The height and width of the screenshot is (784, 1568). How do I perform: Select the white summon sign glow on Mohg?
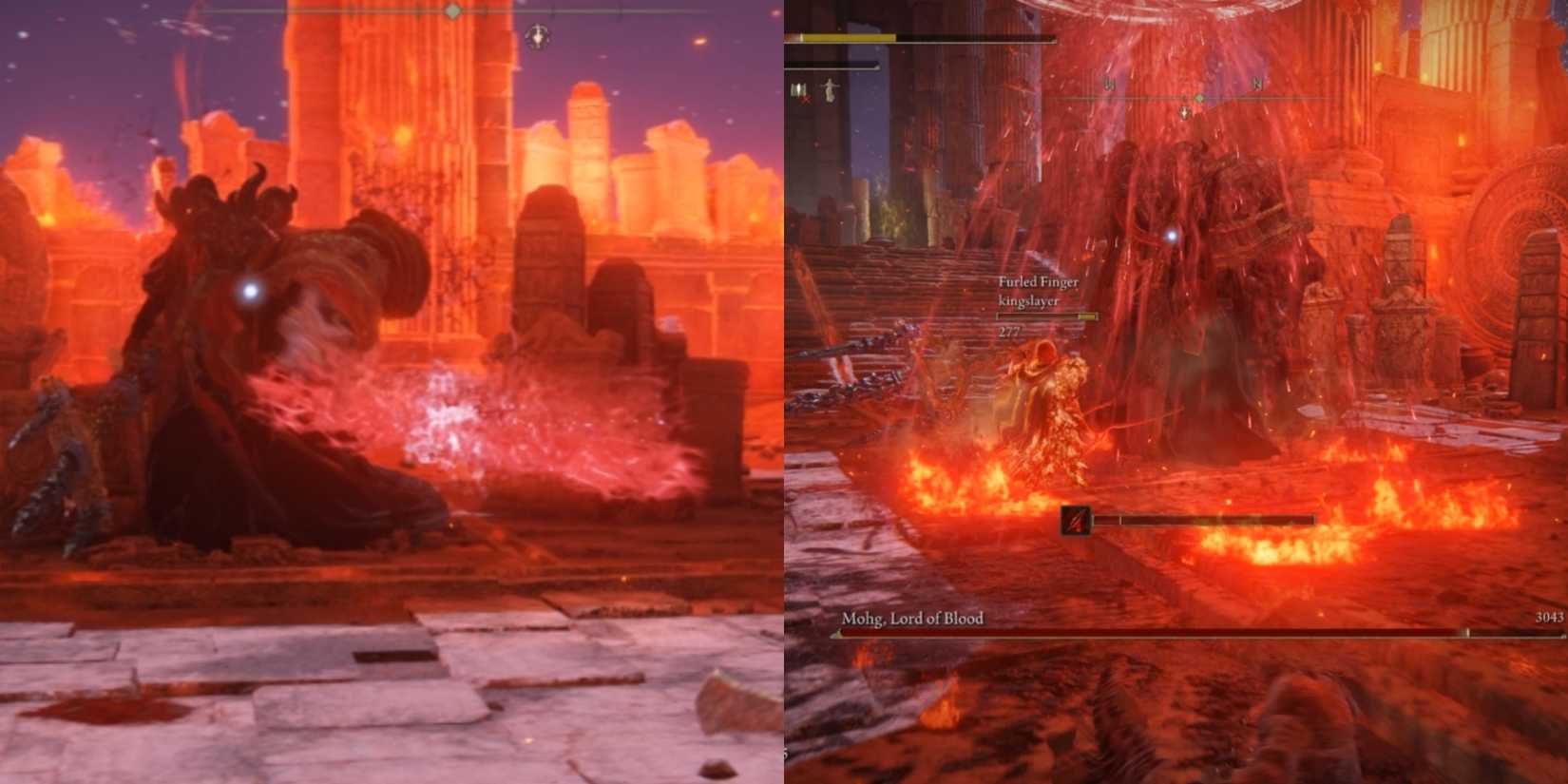(1173, 238)
